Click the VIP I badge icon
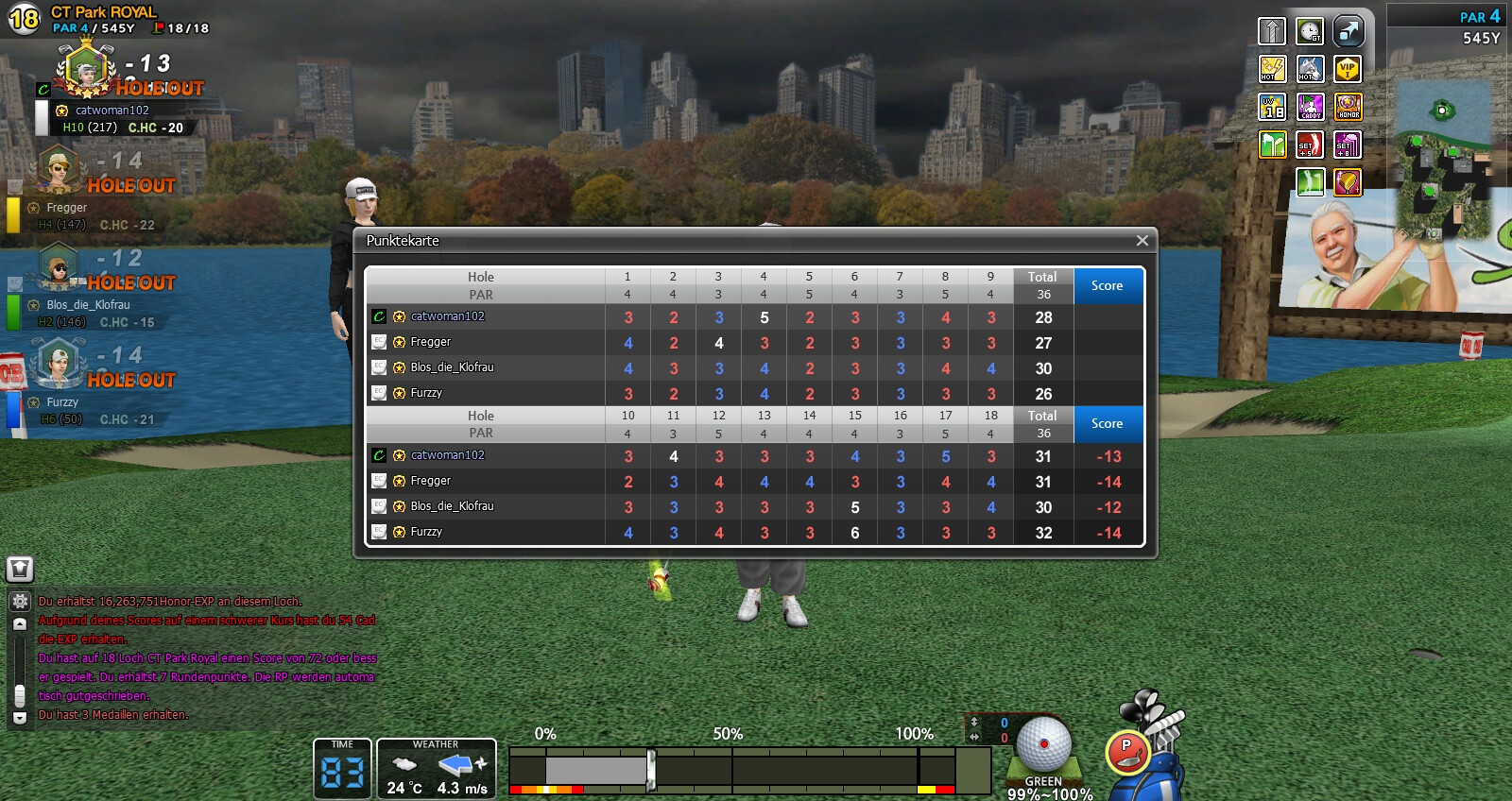This screenshot has height=801, width=1512. [x=1348, y=69]
